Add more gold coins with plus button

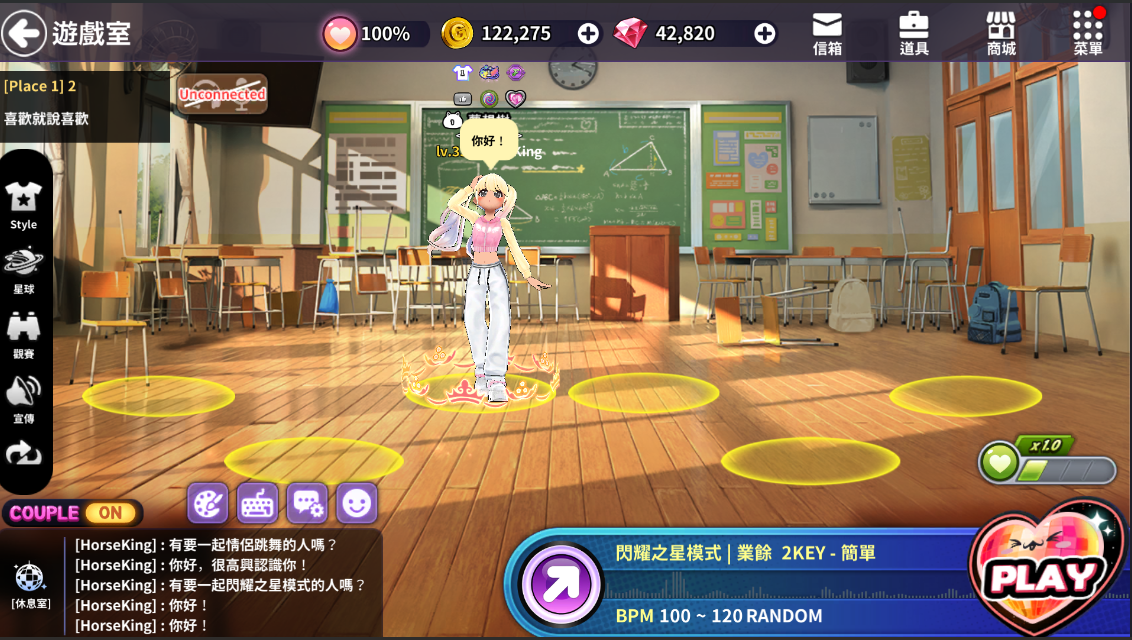588,33
